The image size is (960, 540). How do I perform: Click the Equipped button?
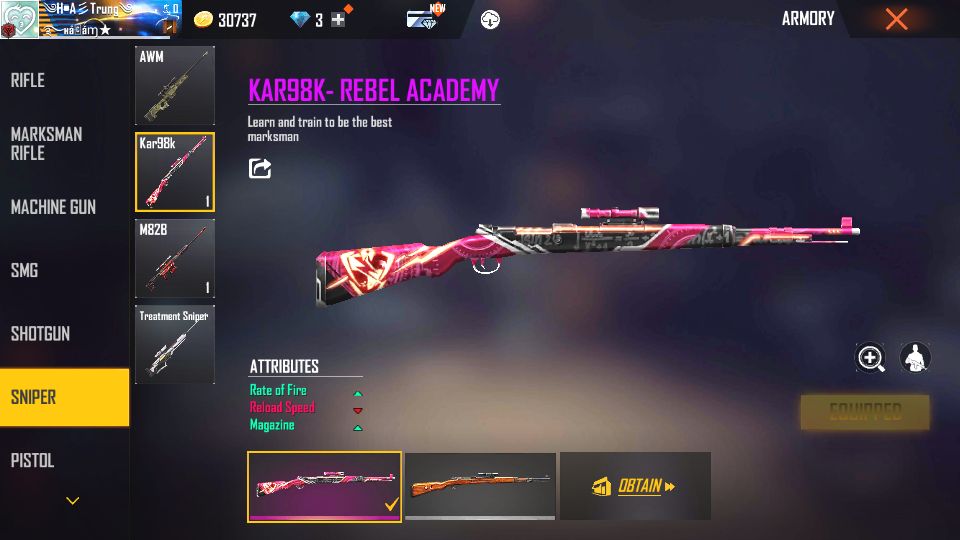click(864, 412)
